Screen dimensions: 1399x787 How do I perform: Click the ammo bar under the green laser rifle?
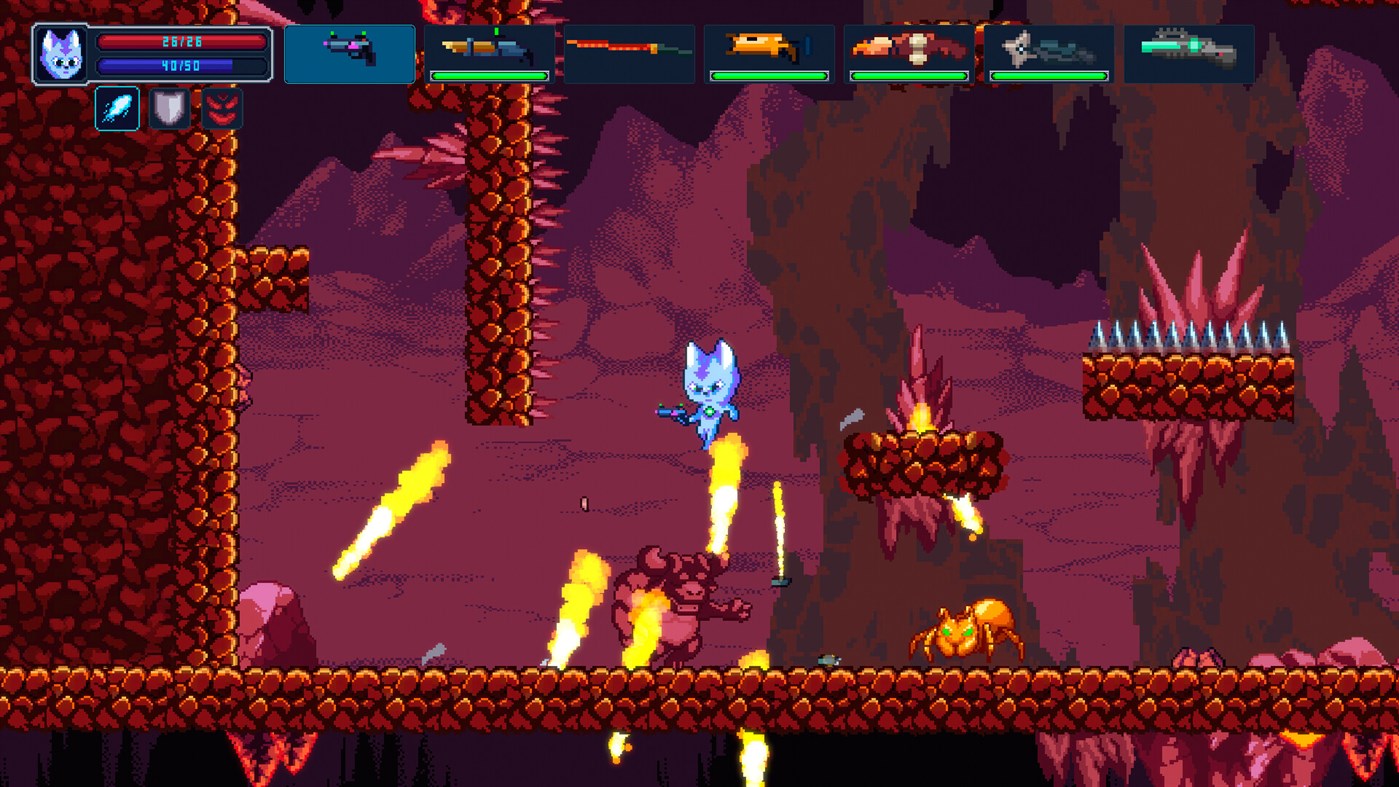pos(1189,76)
